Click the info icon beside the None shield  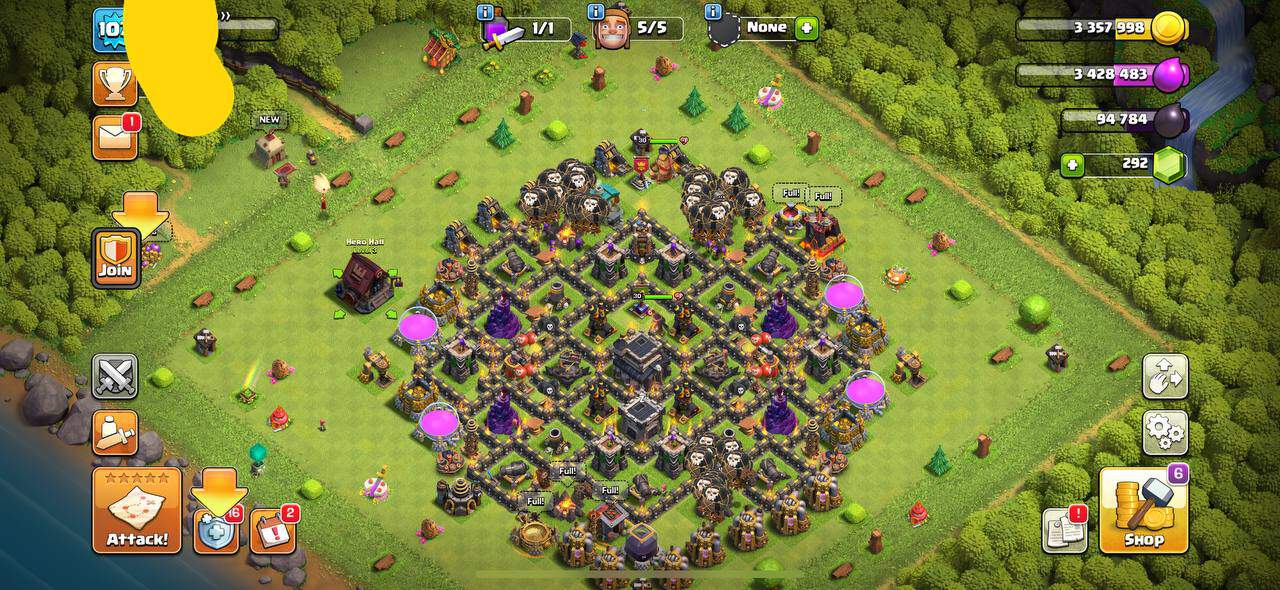click(713, 12)
